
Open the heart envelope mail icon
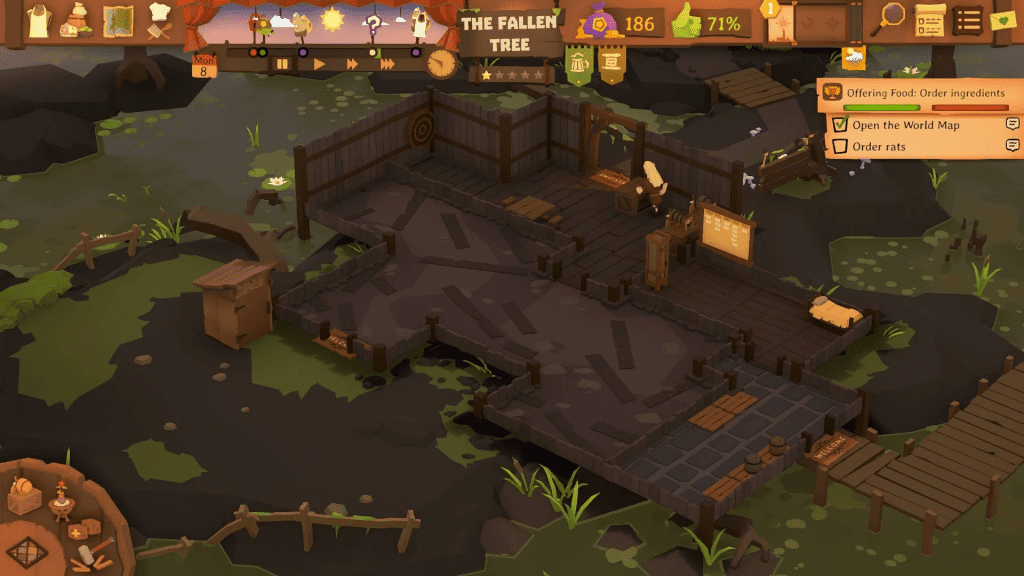pos(1002,20)
